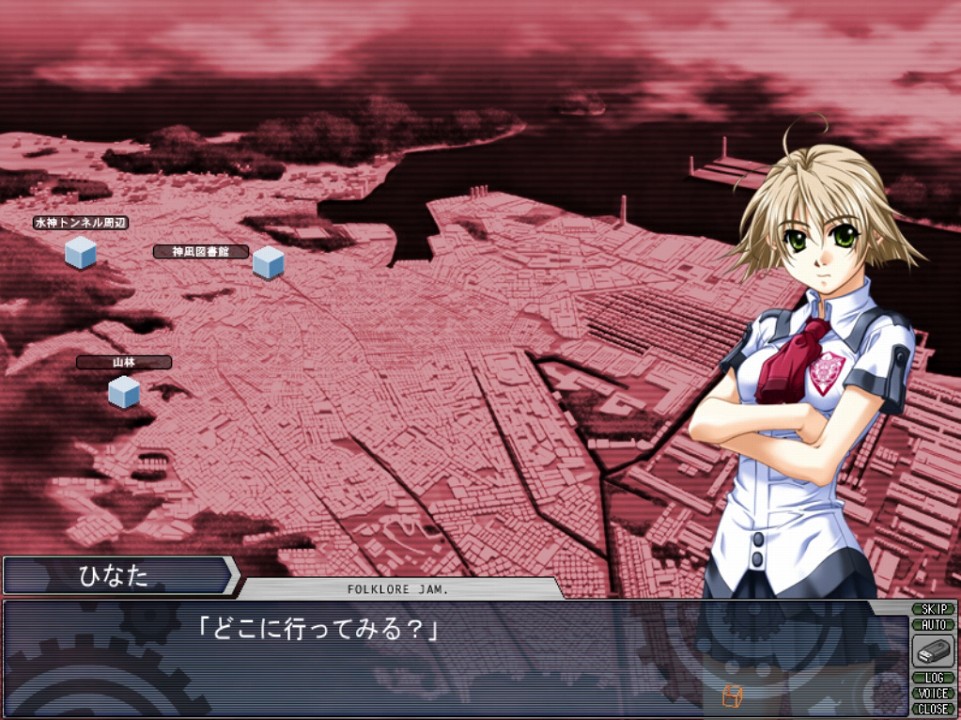Go to the 山林 location cube
961x720 pixels.
coord(124,392)
